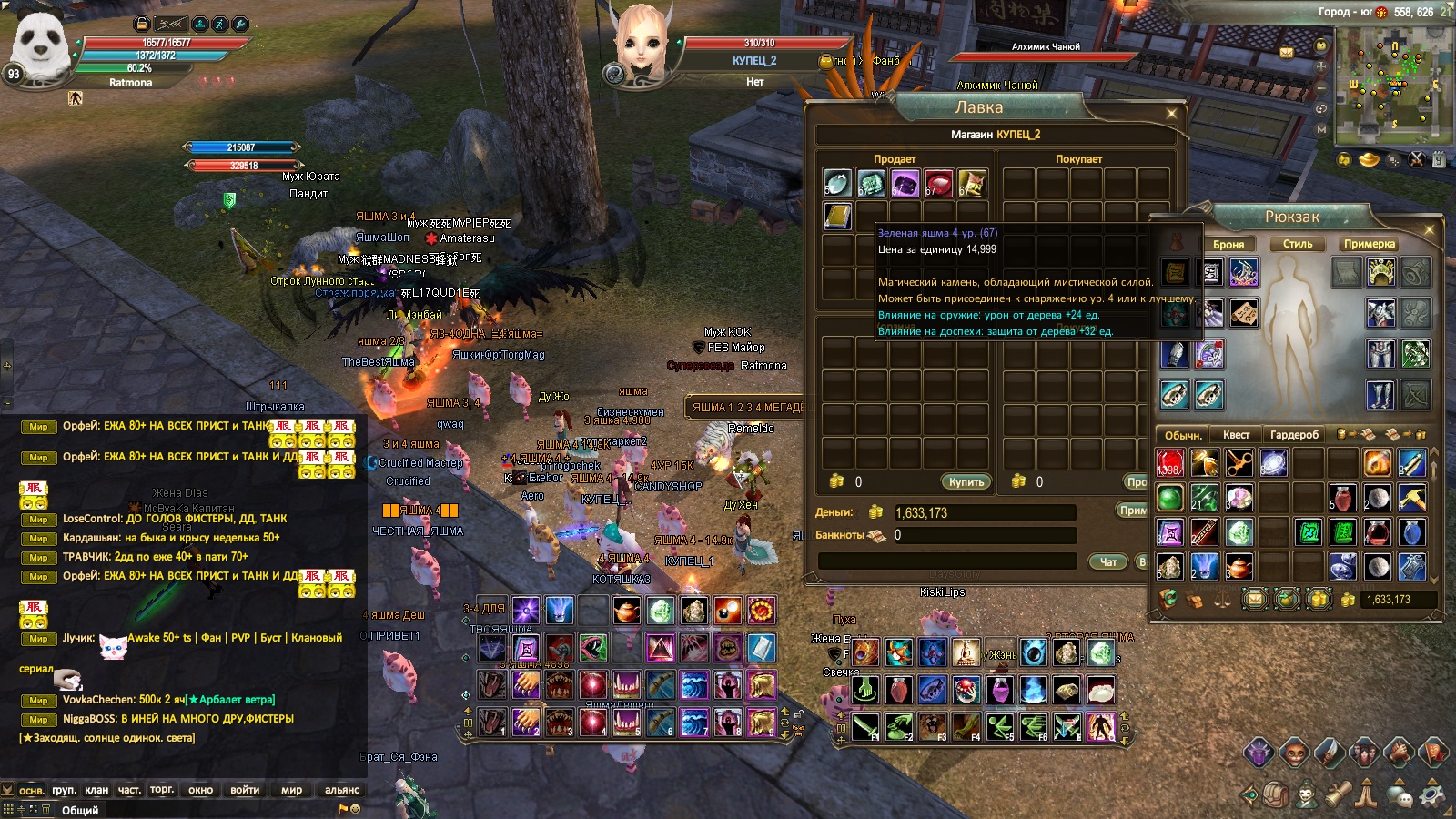Switch chat to the клан channel
This screenshot has width=1456, height=819.
[x=96, y=790]
